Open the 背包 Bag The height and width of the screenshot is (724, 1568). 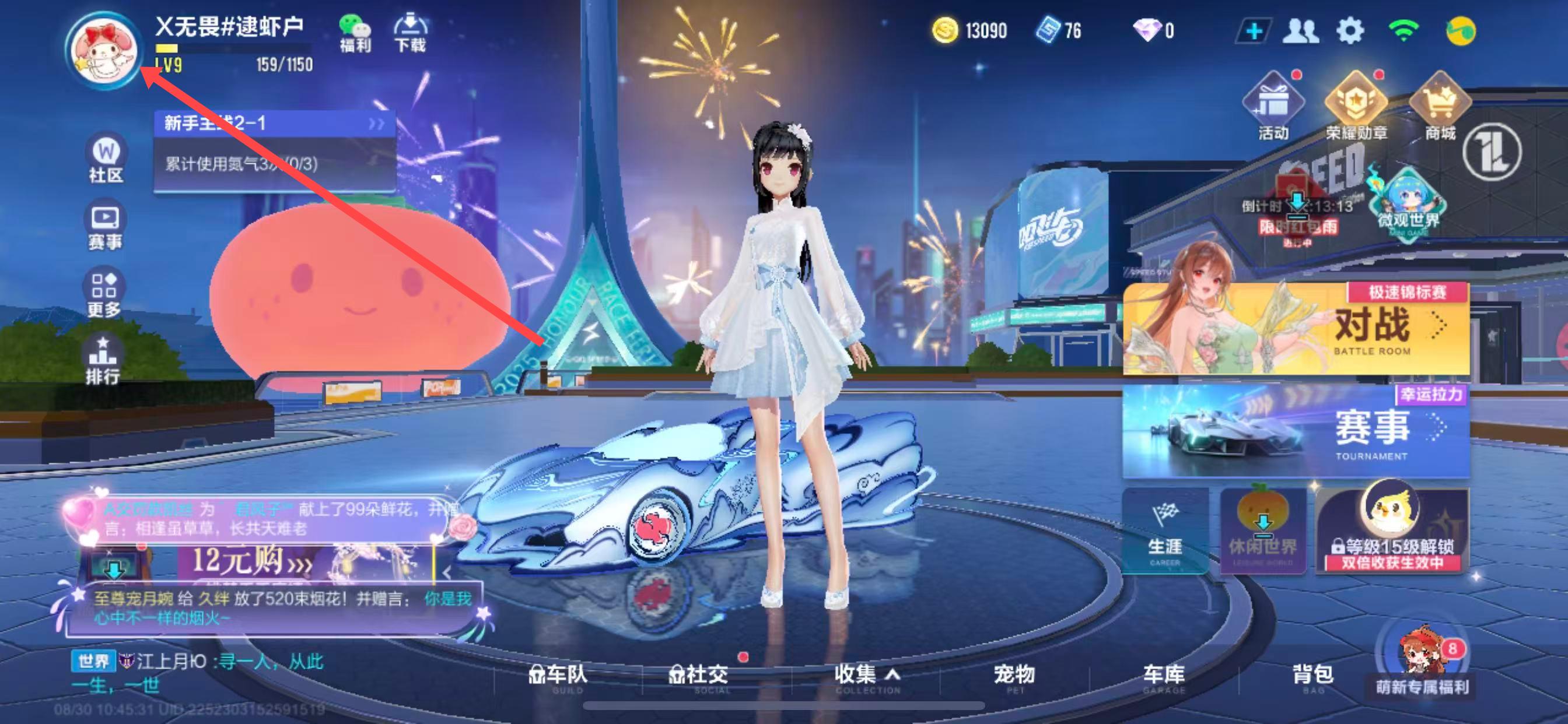click(1313, 676)
